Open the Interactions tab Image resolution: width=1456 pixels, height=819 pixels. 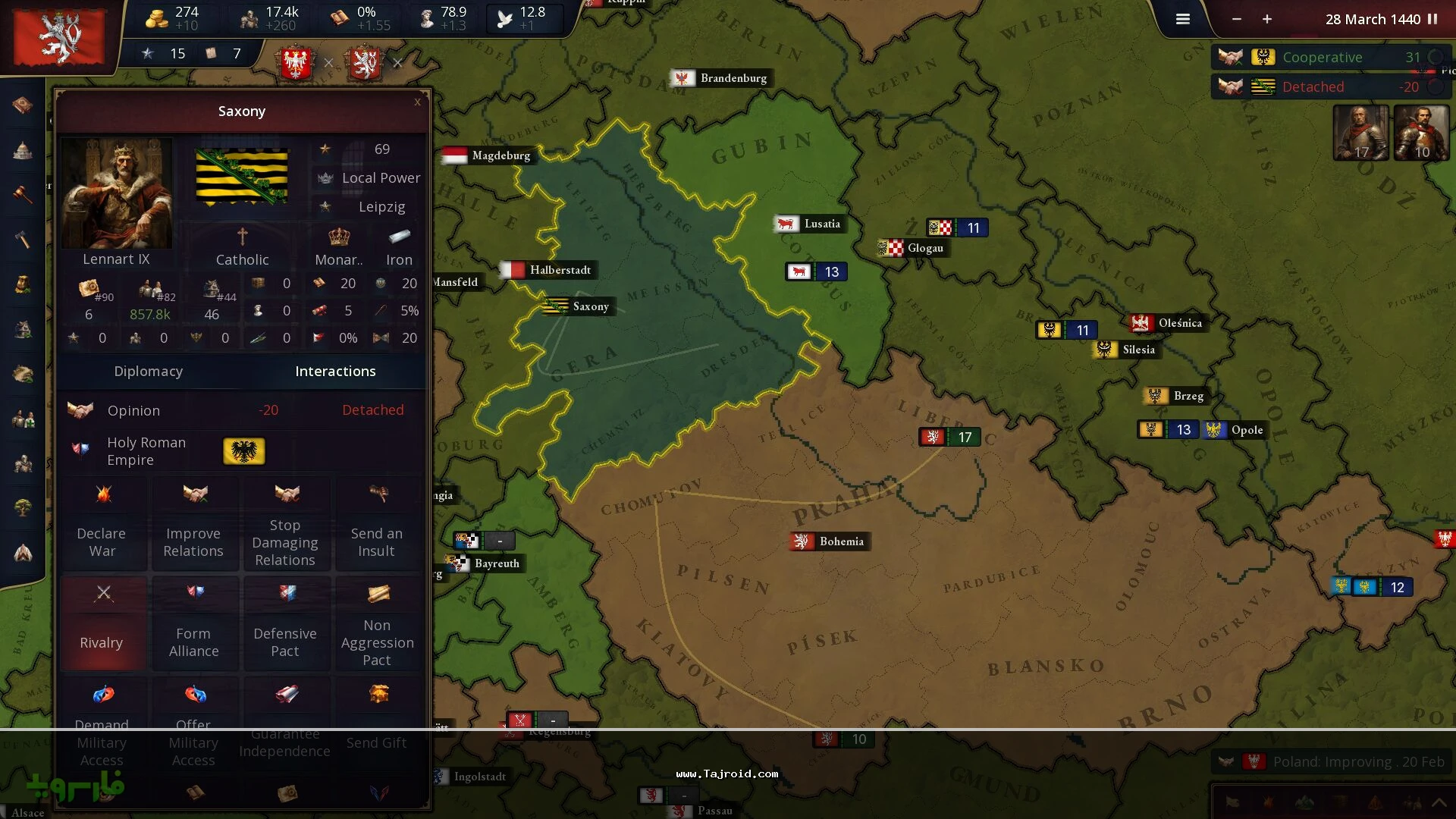(335, 371)
